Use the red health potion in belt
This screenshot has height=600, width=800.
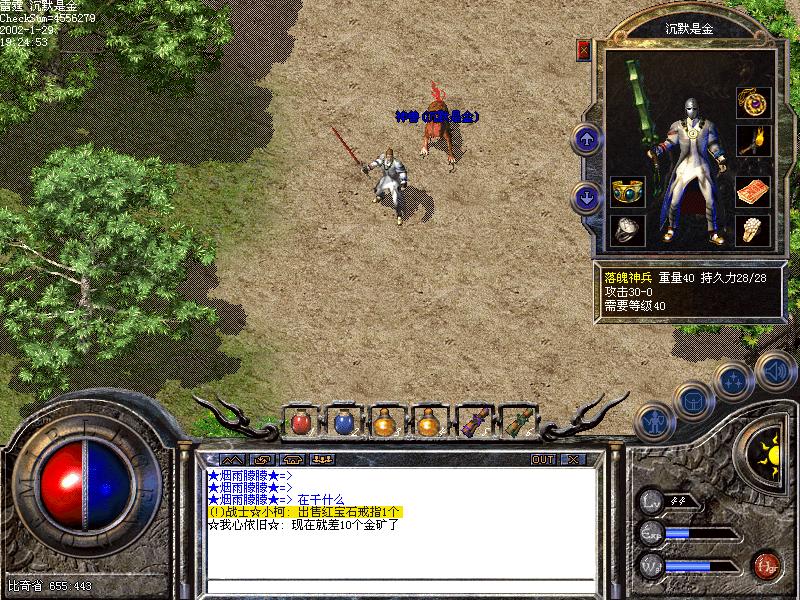point(301,422)
